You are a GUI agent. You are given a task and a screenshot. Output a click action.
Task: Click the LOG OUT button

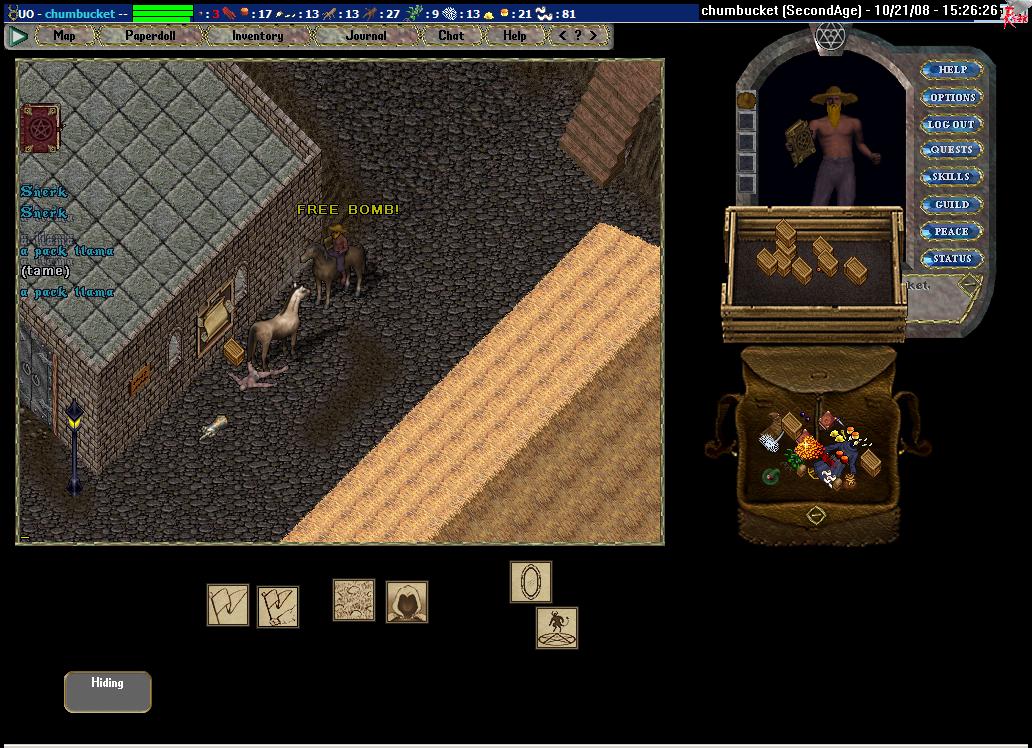pos(952,124)
